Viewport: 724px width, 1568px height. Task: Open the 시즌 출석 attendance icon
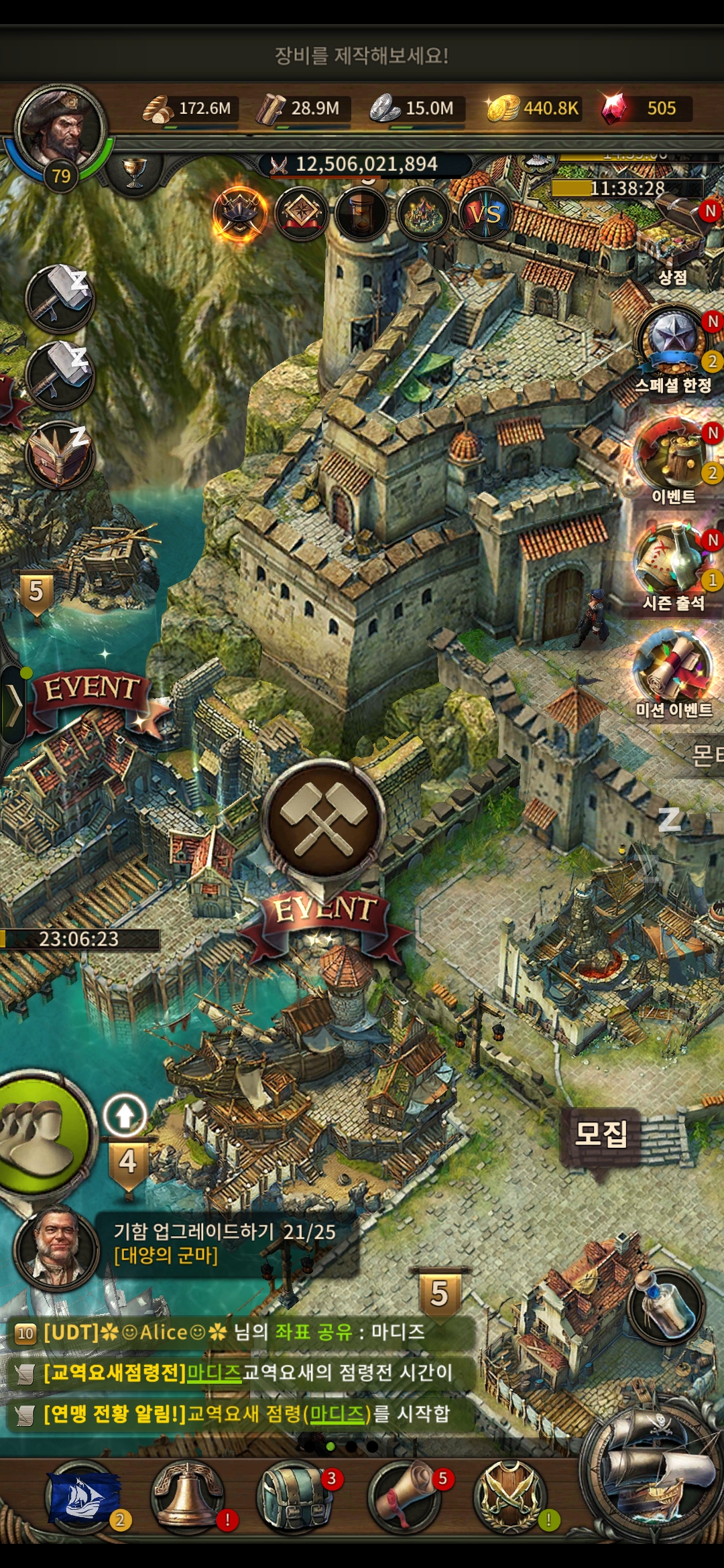673,563
